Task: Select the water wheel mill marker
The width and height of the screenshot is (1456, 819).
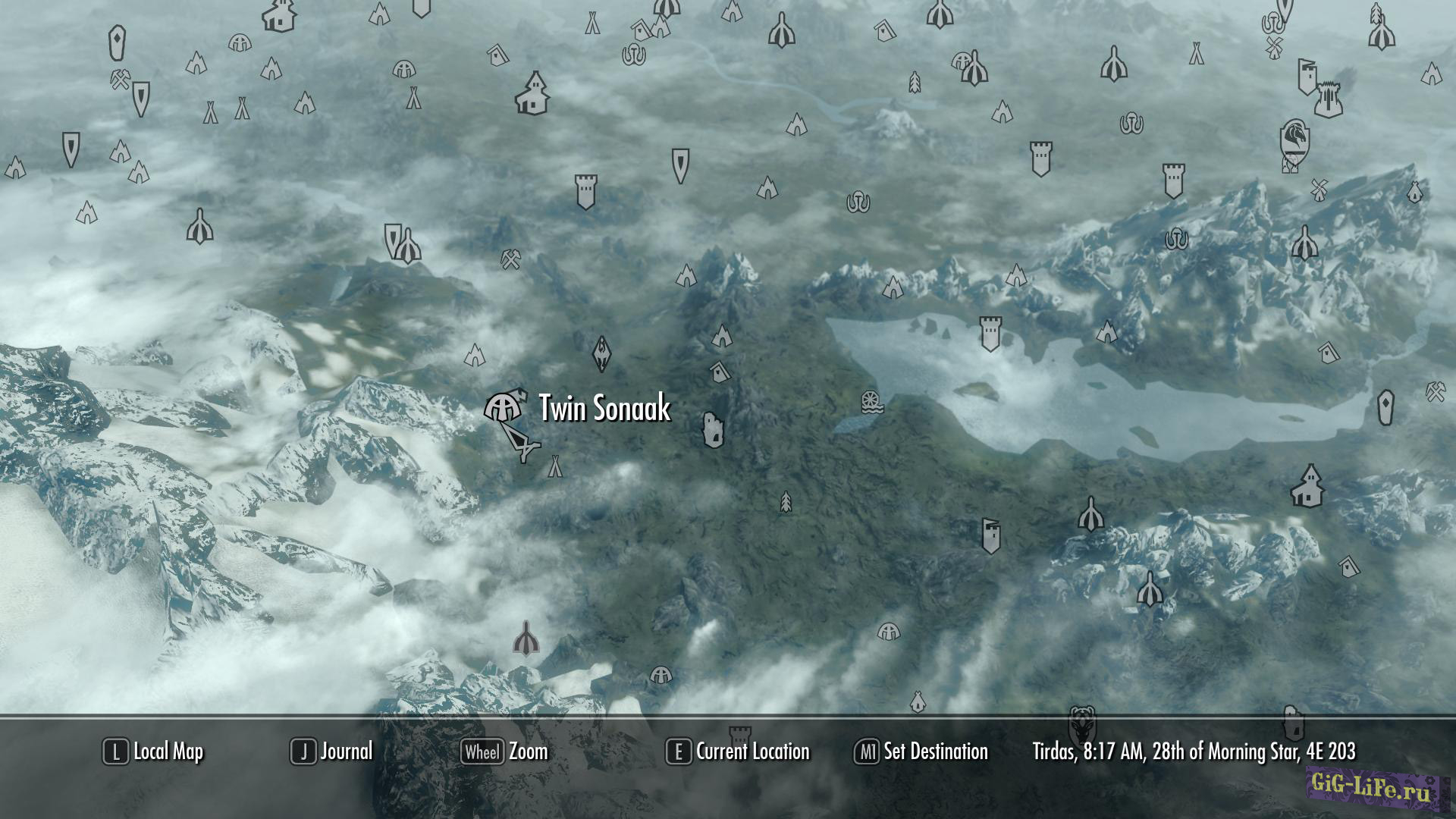Action: click(872, 402)
